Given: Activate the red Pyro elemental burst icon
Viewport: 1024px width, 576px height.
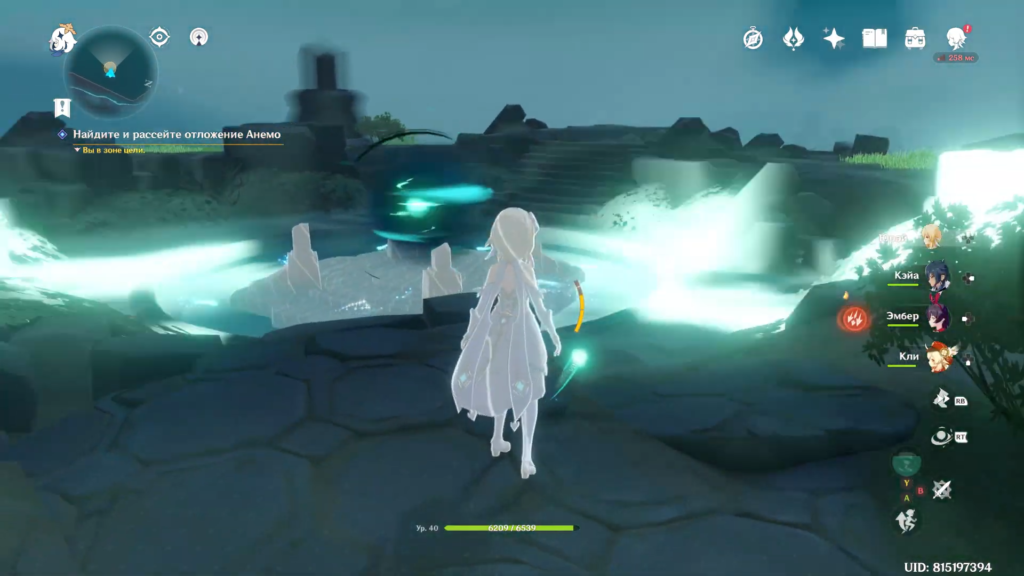Looking at the screenshot, I should click(853, 319).
